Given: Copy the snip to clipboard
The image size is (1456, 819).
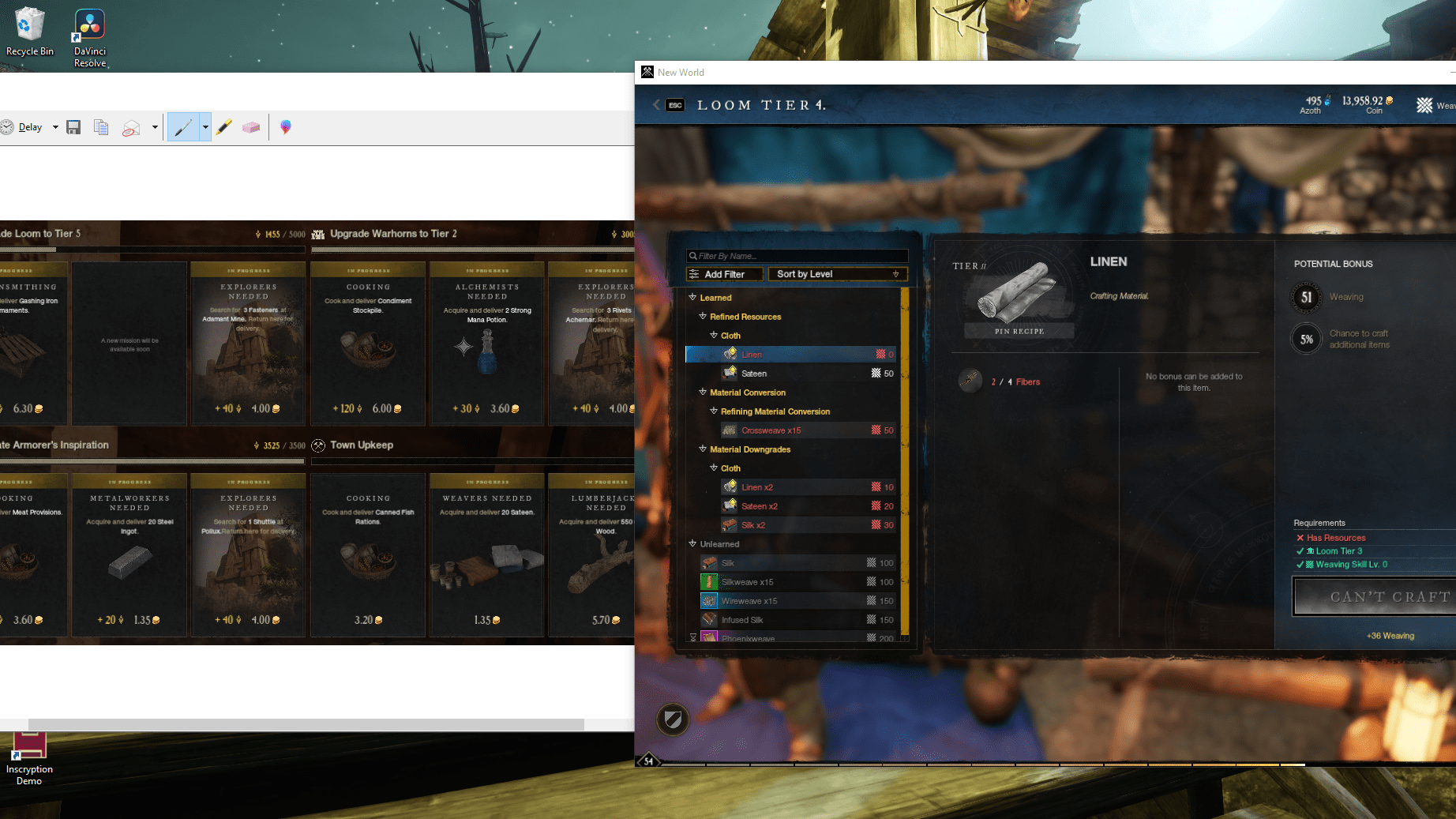Looking at the screenshot, I should coord(101,126).
